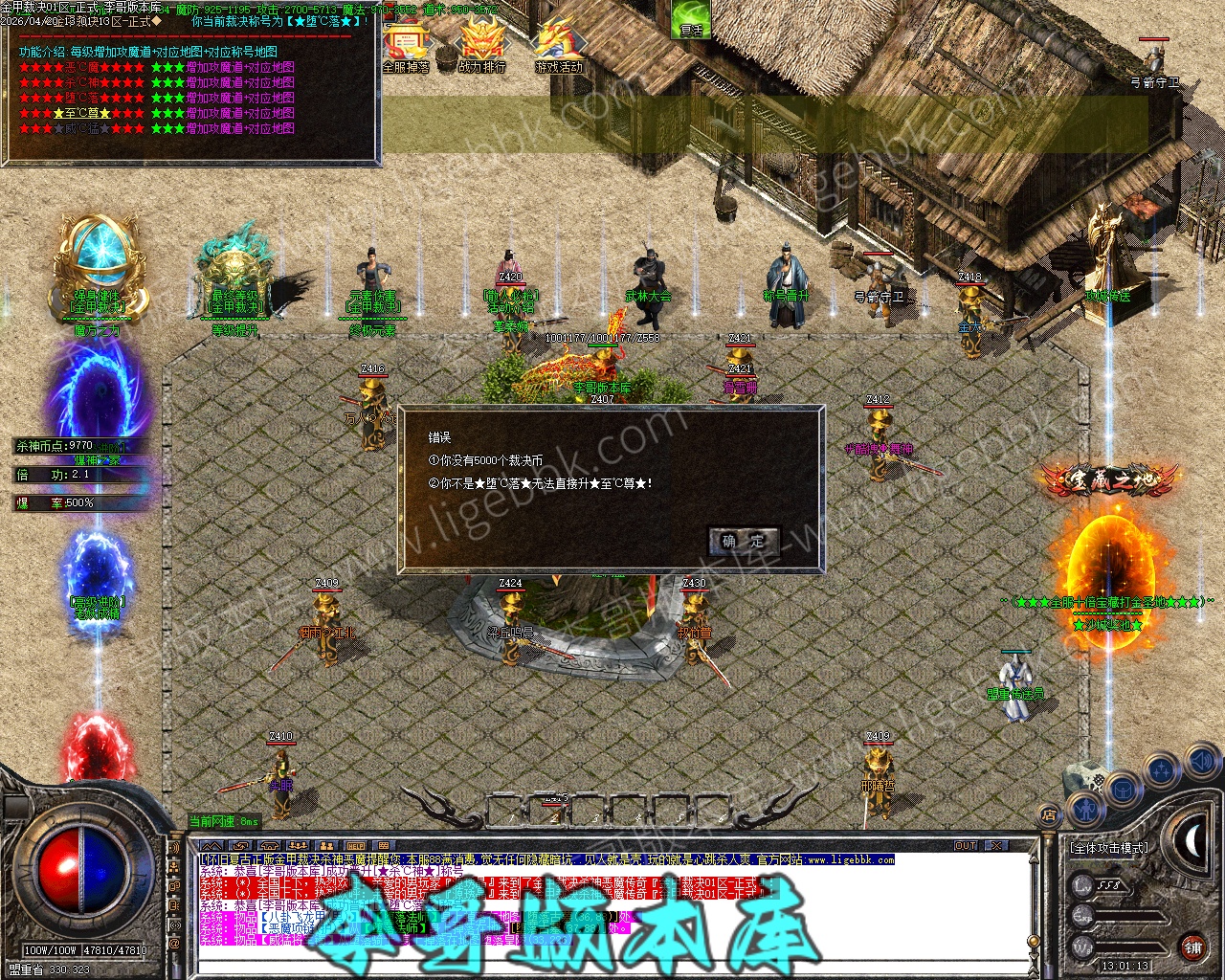Switch the 全体攻击模式 attack mode label

[1108, 848]
